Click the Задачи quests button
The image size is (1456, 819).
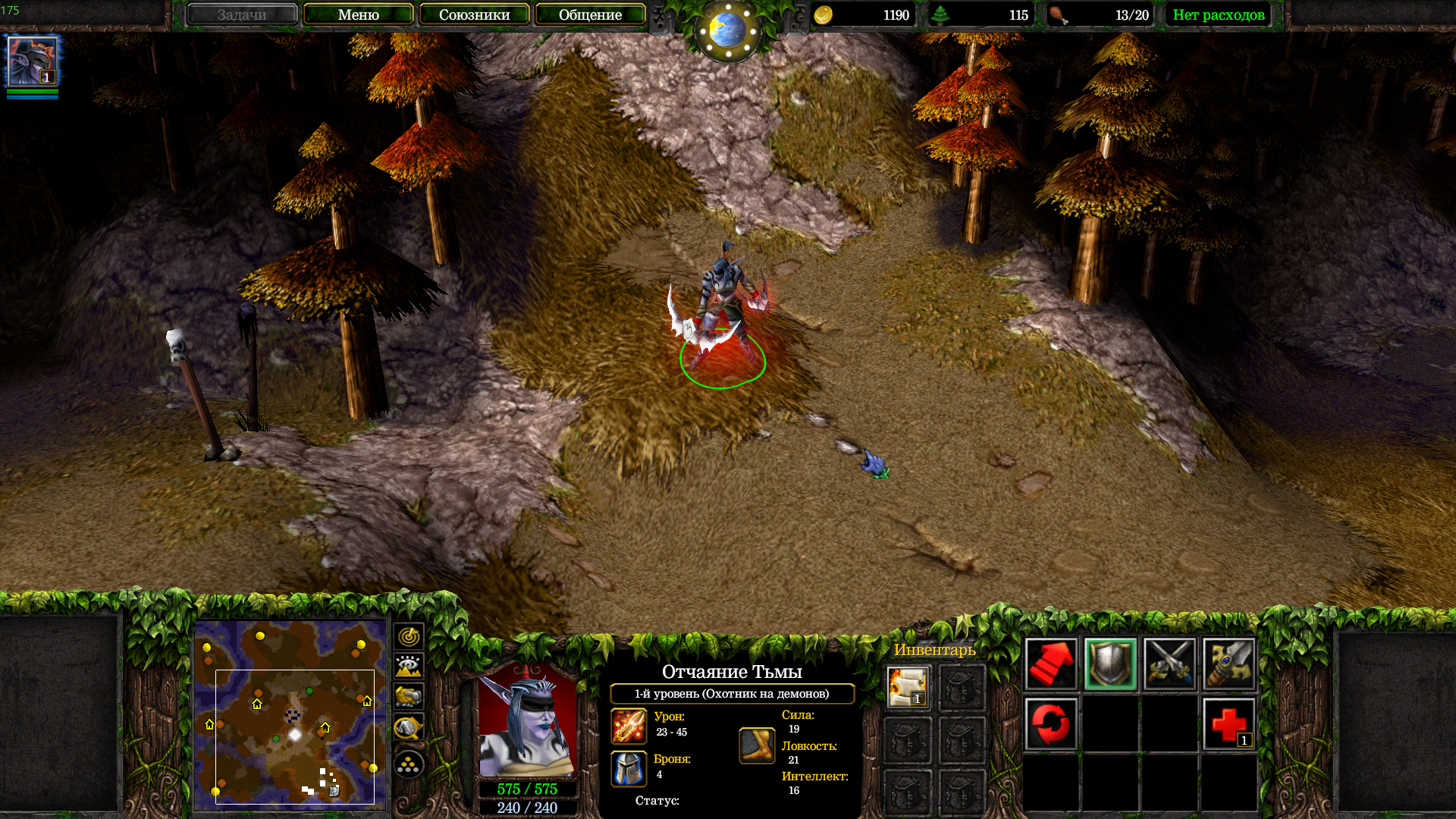(x=242, y=14)
